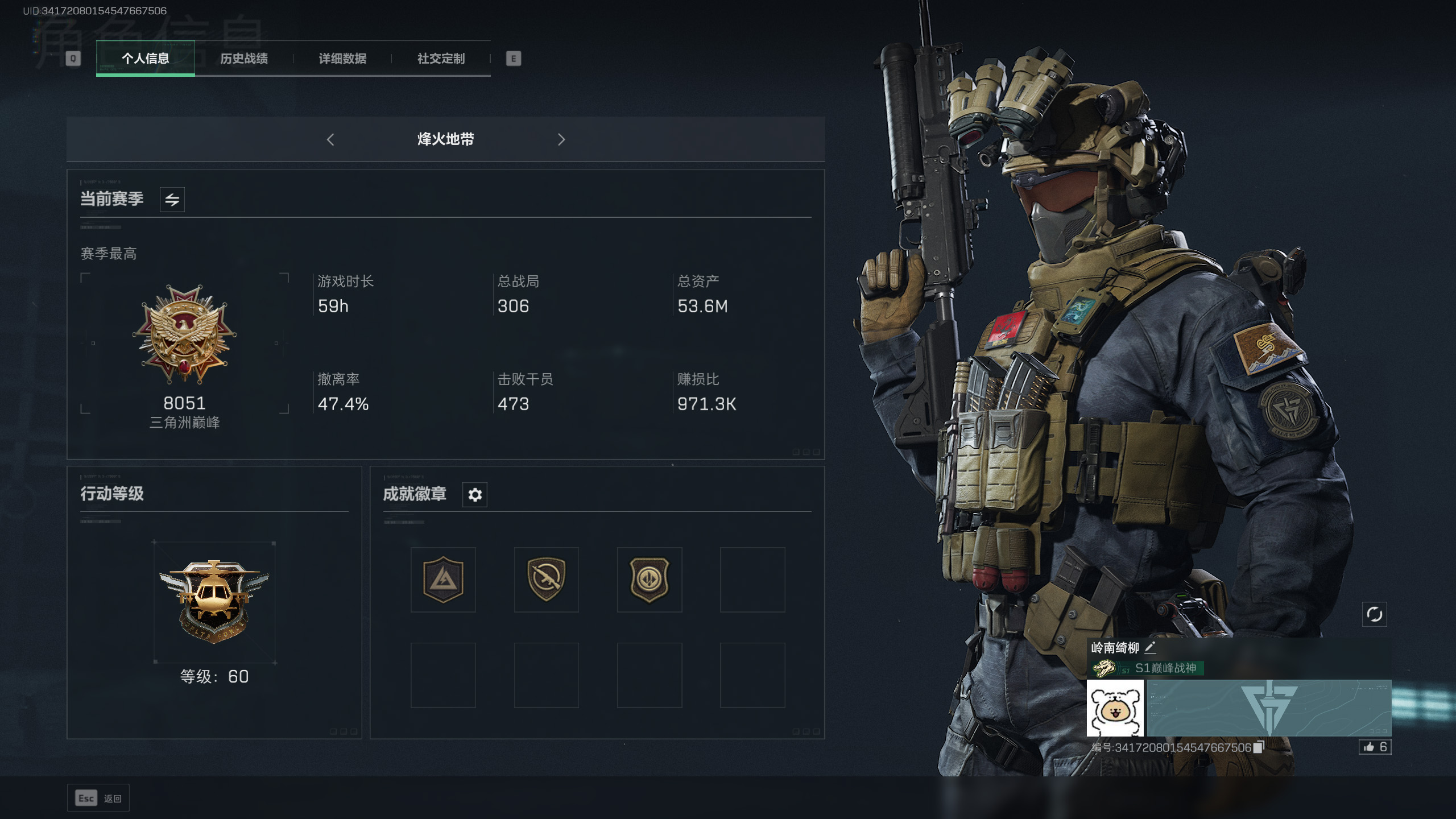This screenshot has width=1456, height=819.
Task: Show the 详细数据 tab
Action: point(342,59)
